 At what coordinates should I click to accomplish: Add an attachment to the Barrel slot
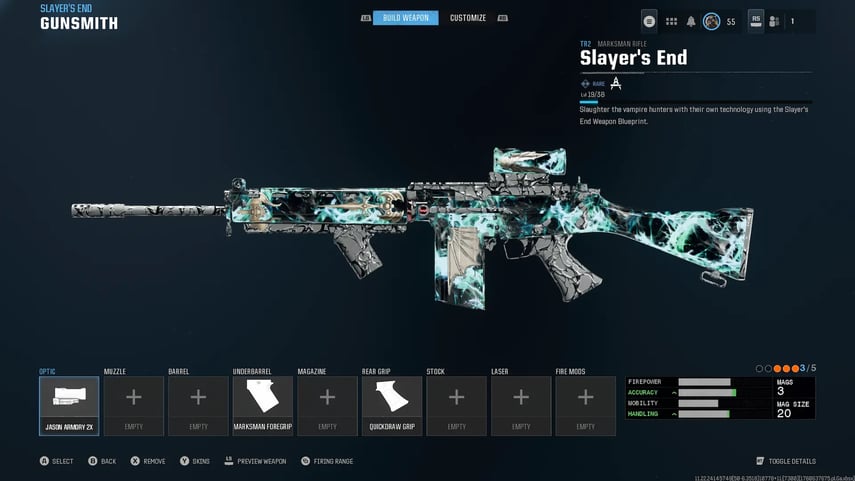[x=198, y=405]
